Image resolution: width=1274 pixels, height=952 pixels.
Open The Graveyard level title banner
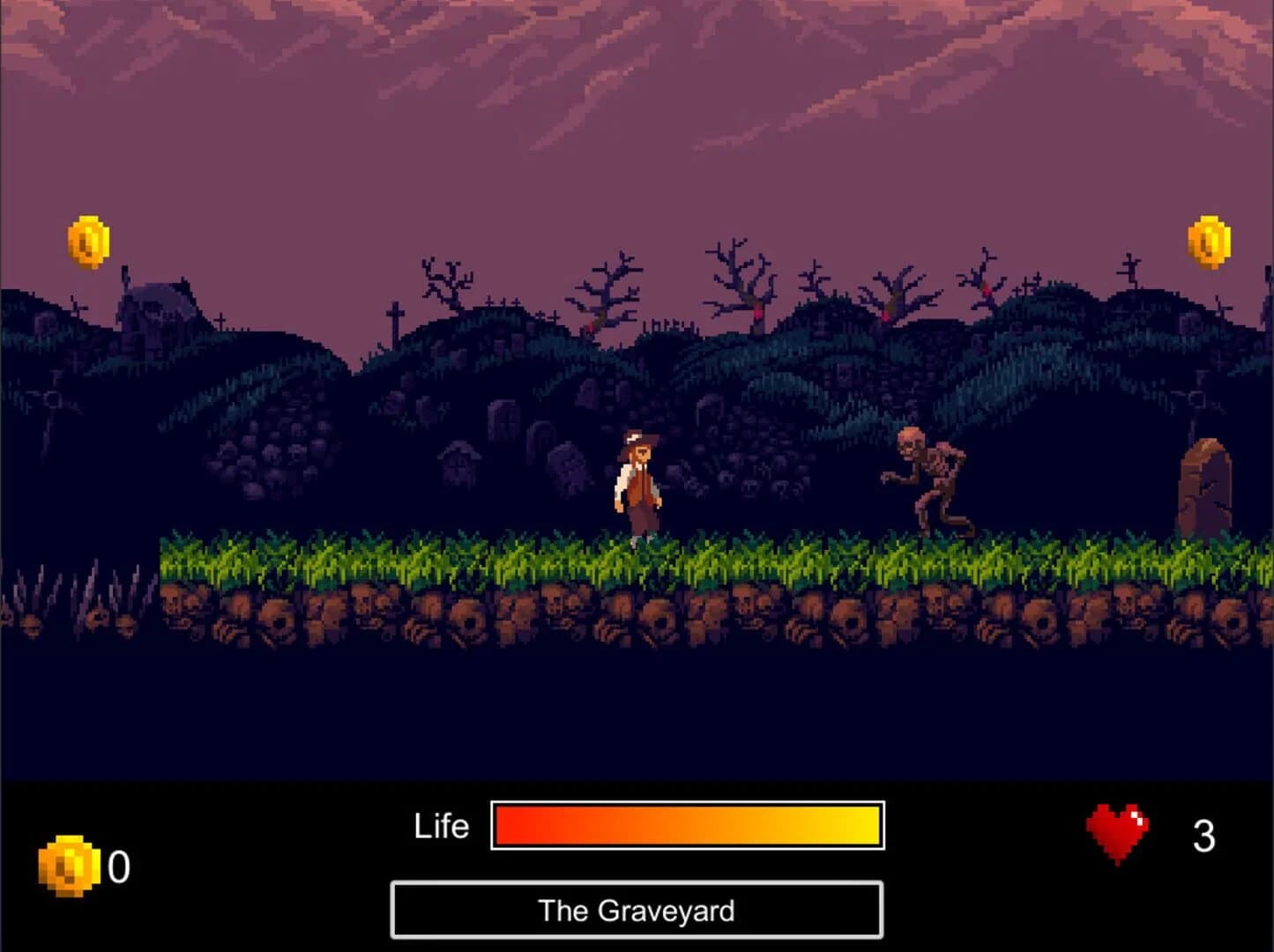(x=637, y=911)
